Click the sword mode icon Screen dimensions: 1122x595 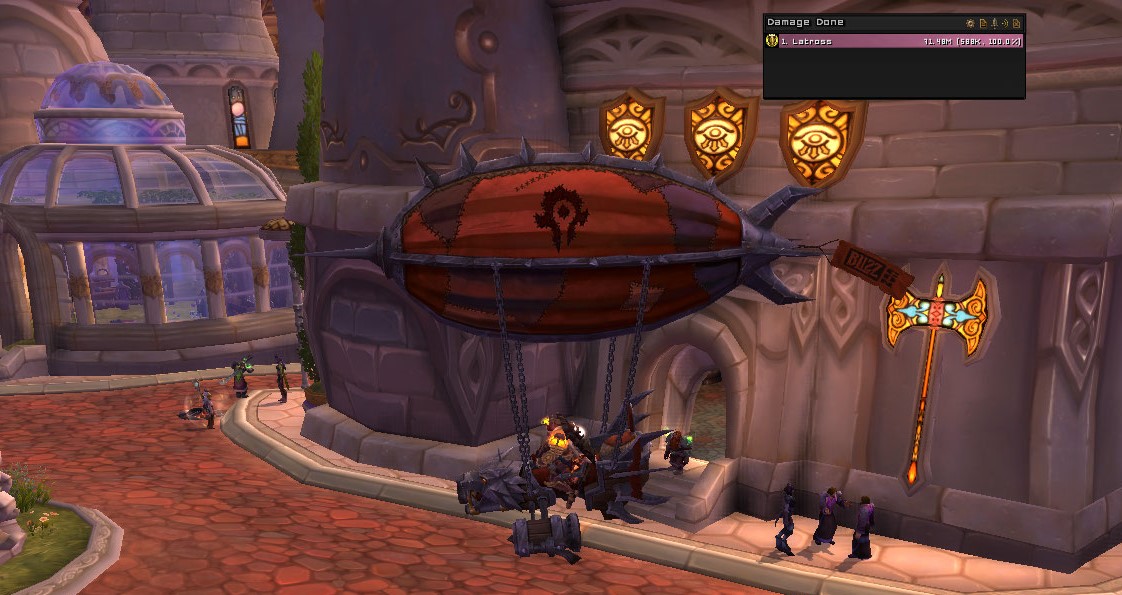tap(994, 22)
